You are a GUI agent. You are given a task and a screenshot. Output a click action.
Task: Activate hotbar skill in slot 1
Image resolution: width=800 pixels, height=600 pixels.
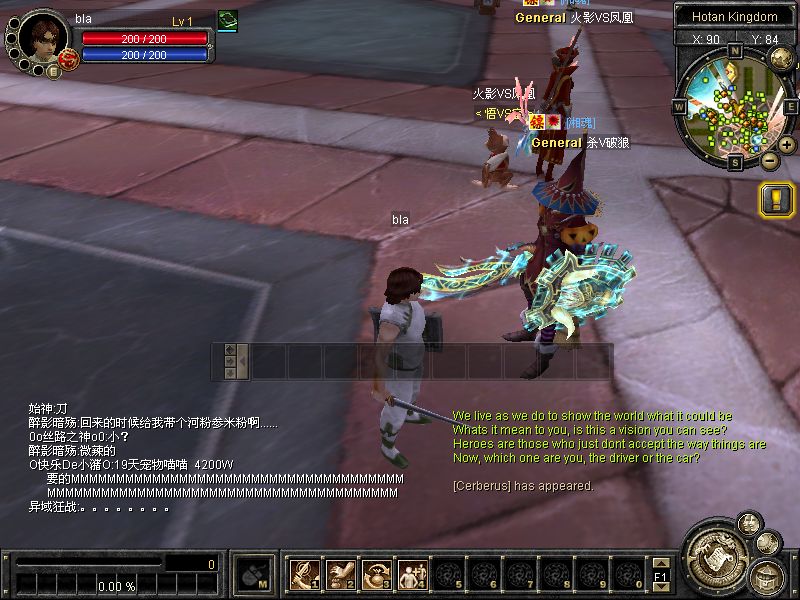tap(303, 574)
